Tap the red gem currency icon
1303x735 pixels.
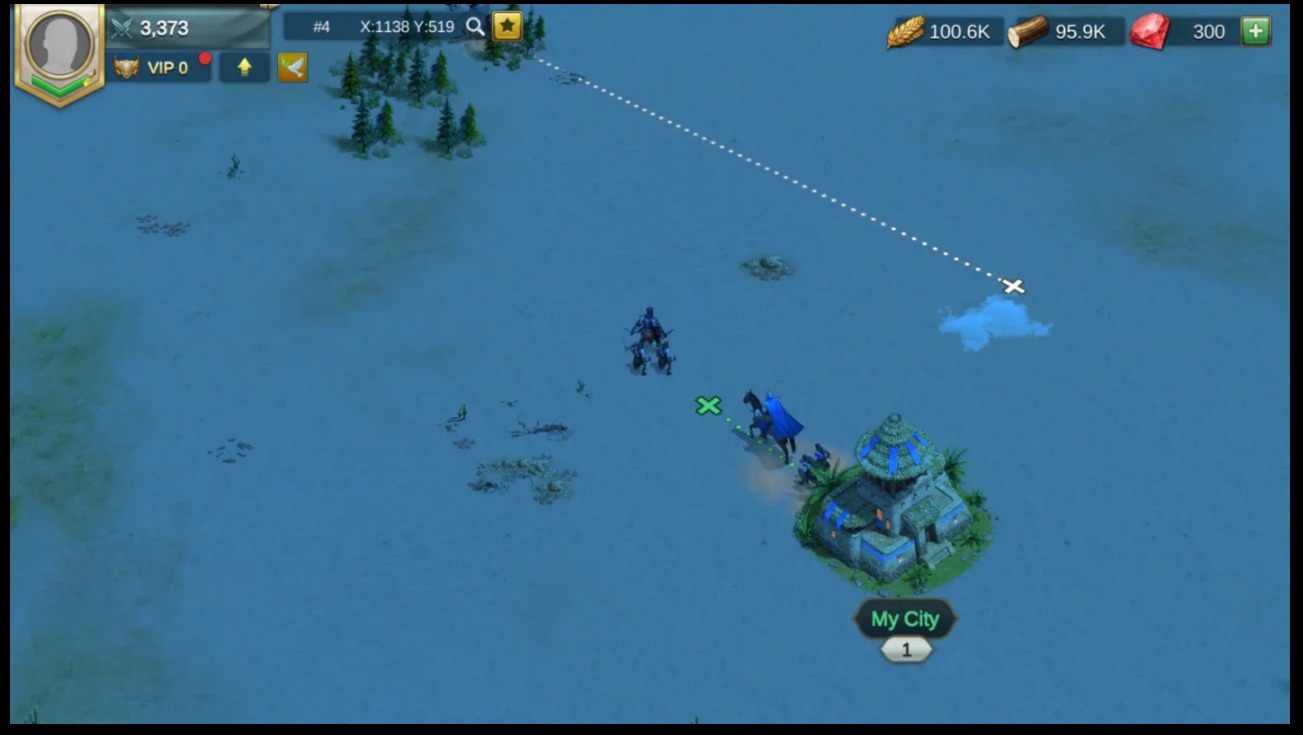pos(1150,32)
